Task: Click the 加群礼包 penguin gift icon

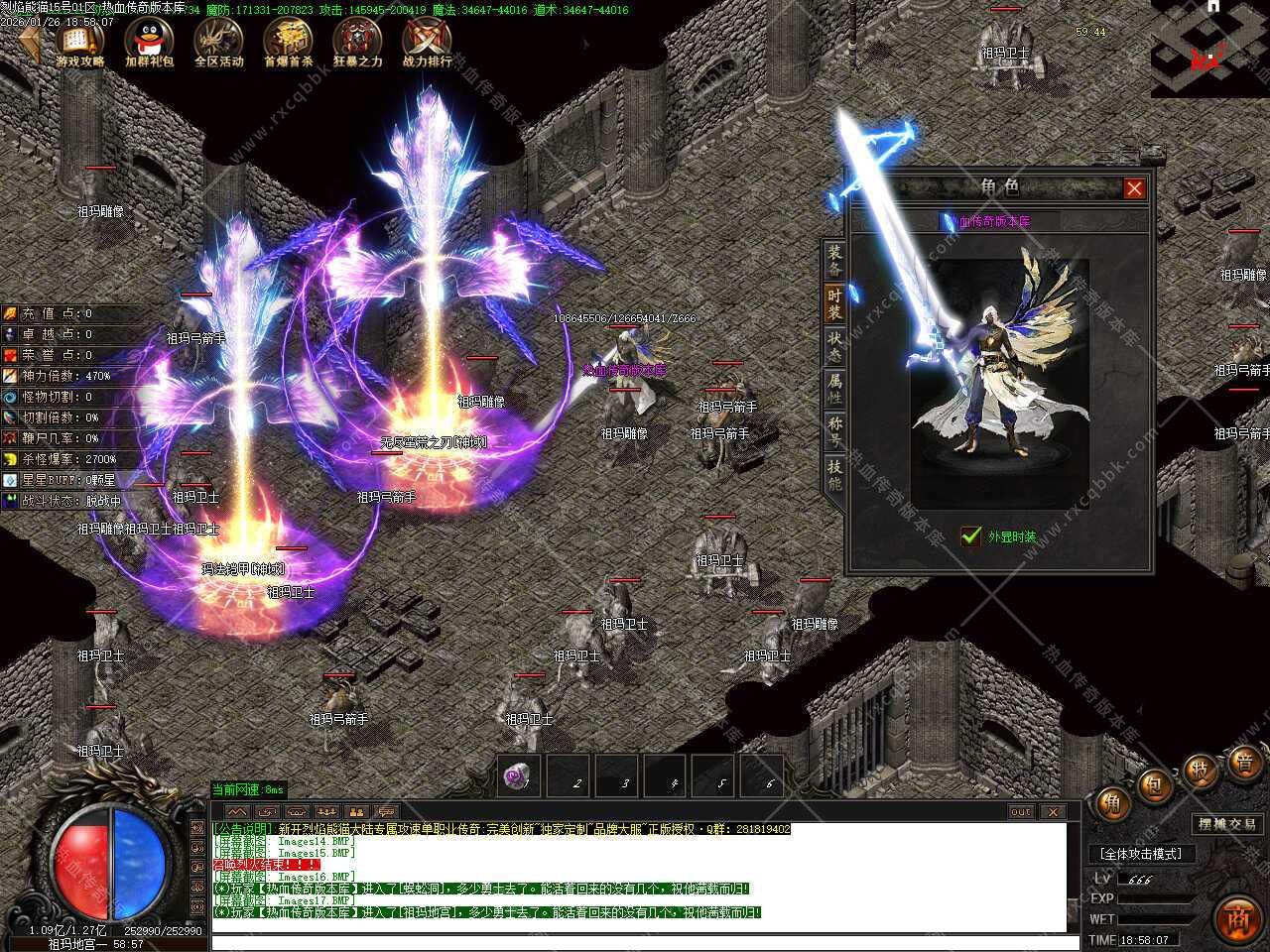Action: (150, 44)
